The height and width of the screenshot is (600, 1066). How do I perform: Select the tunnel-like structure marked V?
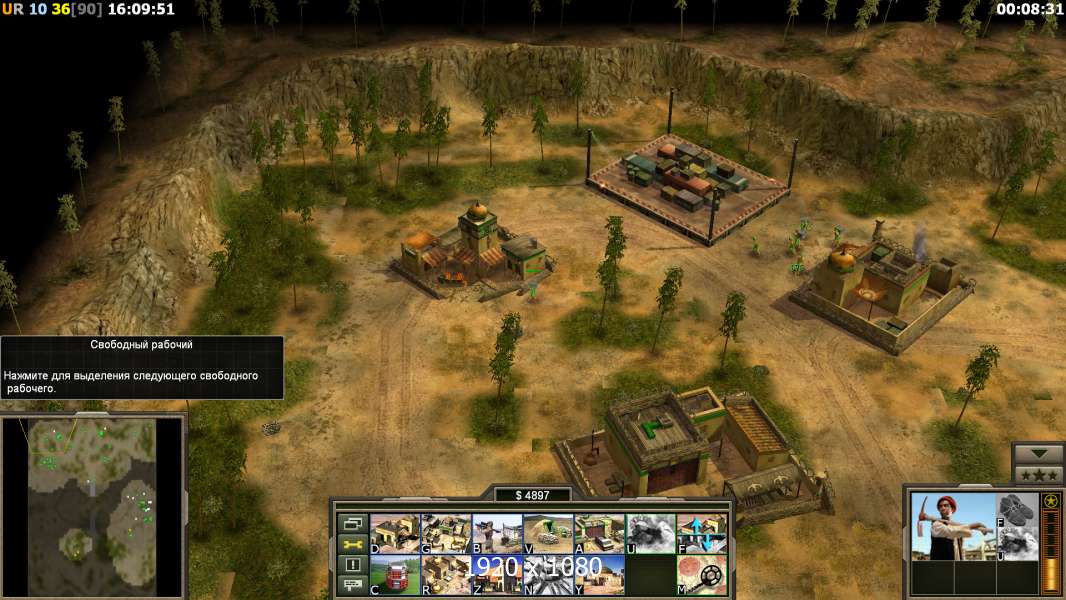pyautogui.click(x=548, y=533)
